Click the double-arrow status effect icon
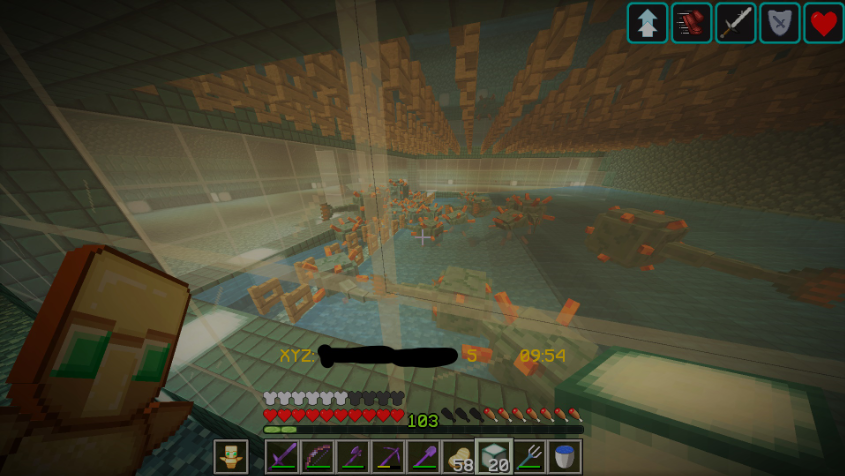The height and width of the screenshot is (476, 845). coord(647,23)
